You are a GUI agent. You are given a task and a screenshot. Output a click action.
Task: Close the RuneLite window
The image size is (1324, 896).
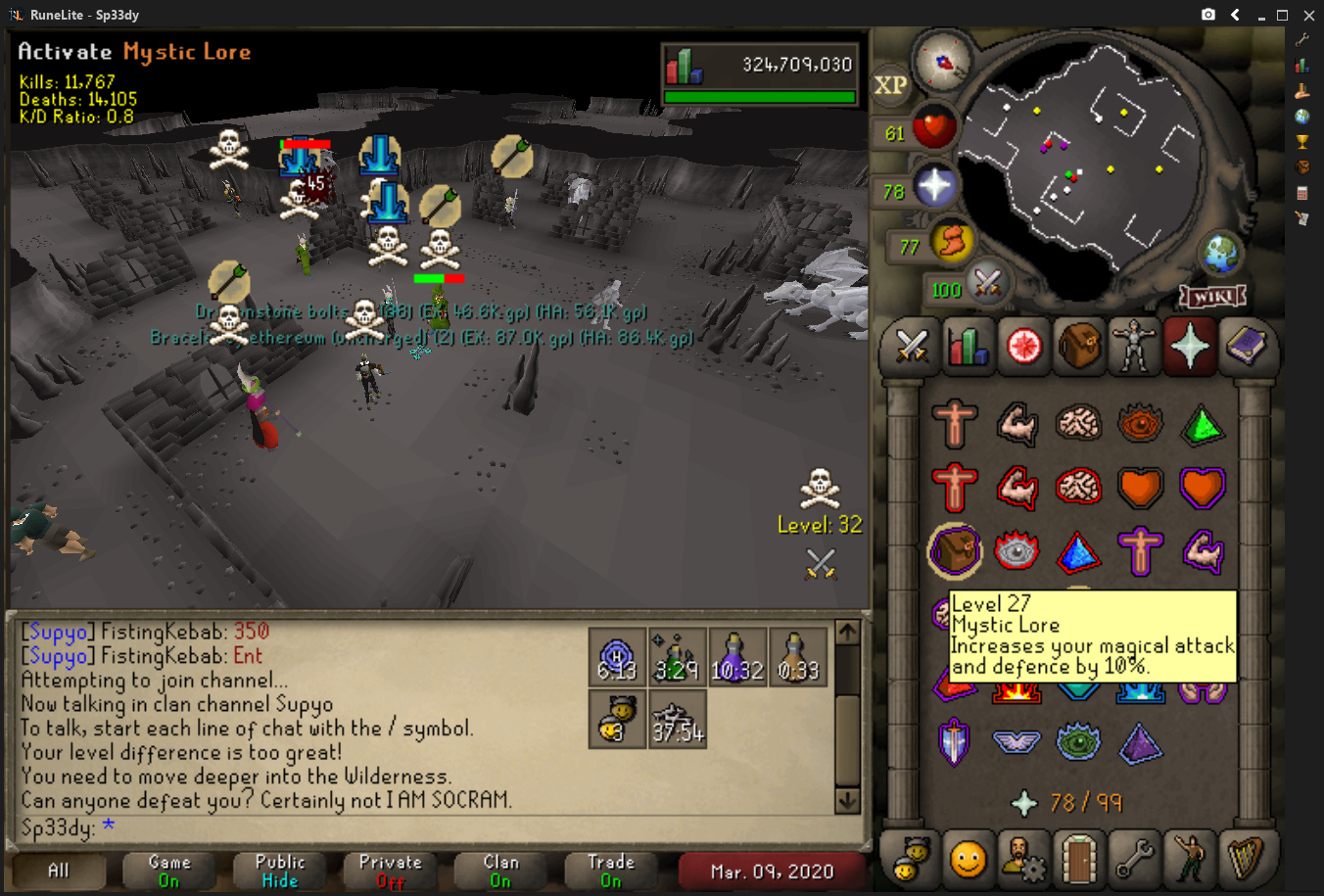[x=1308, y=15]
